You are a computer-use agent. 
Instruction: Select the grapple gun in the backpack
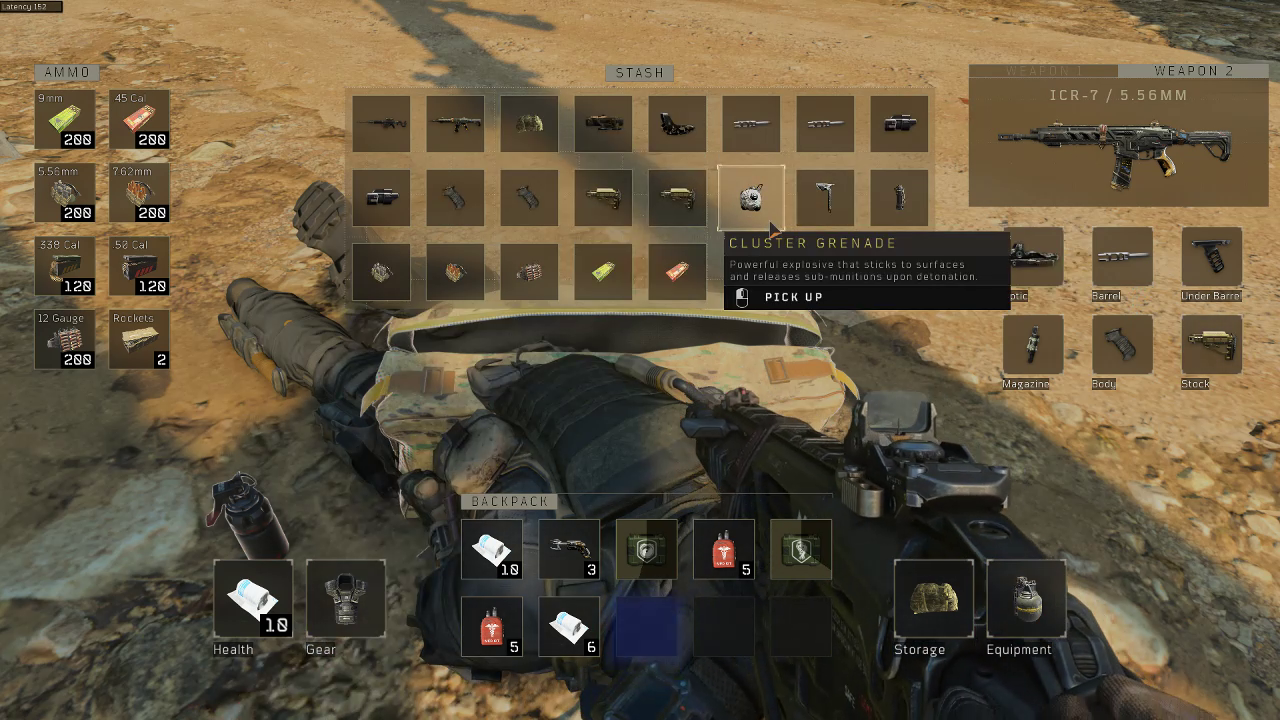[569, 549]
